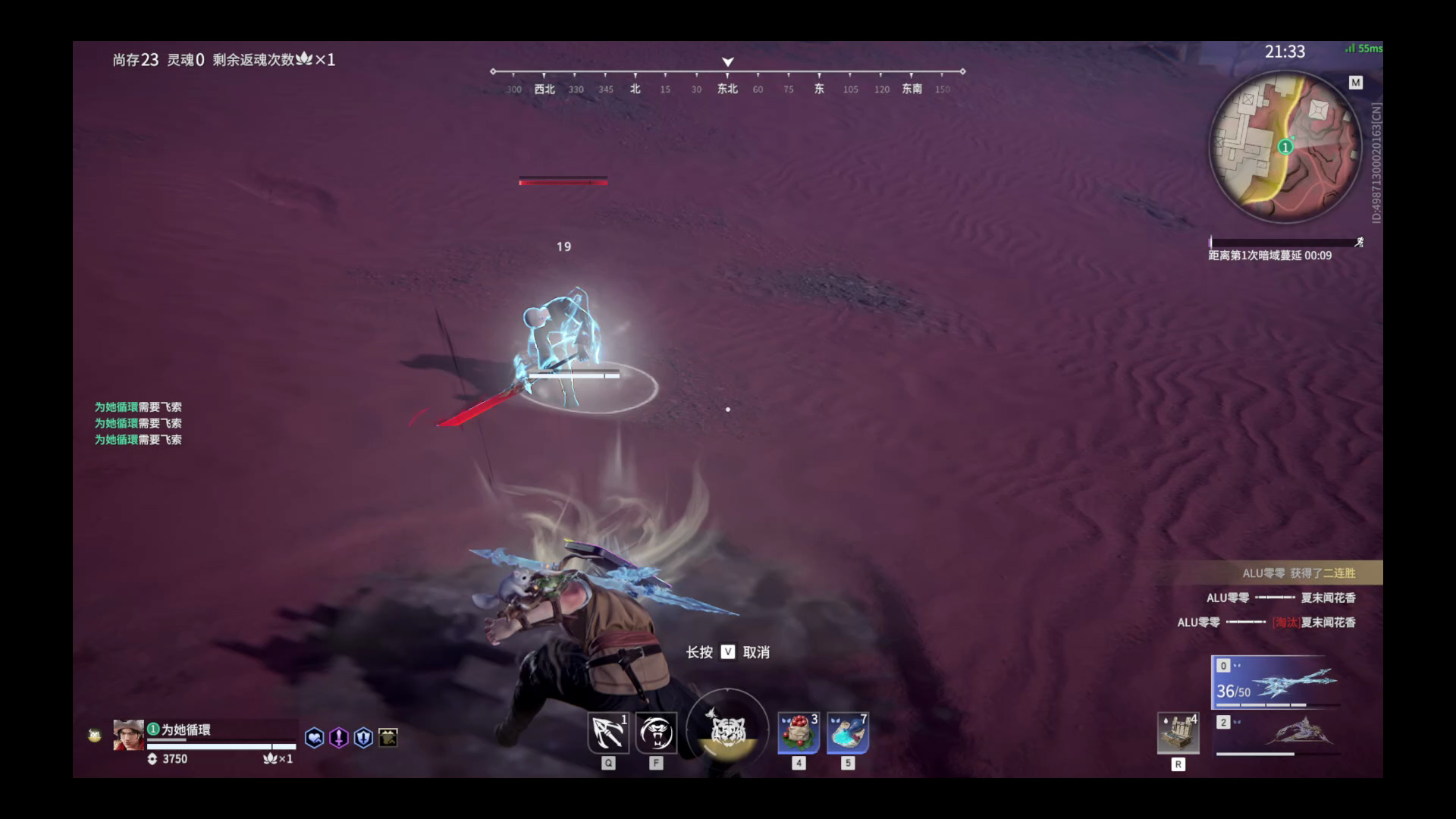
Task: Toggle the lotus rebirth counter ×1
Action: click(278, 759)
